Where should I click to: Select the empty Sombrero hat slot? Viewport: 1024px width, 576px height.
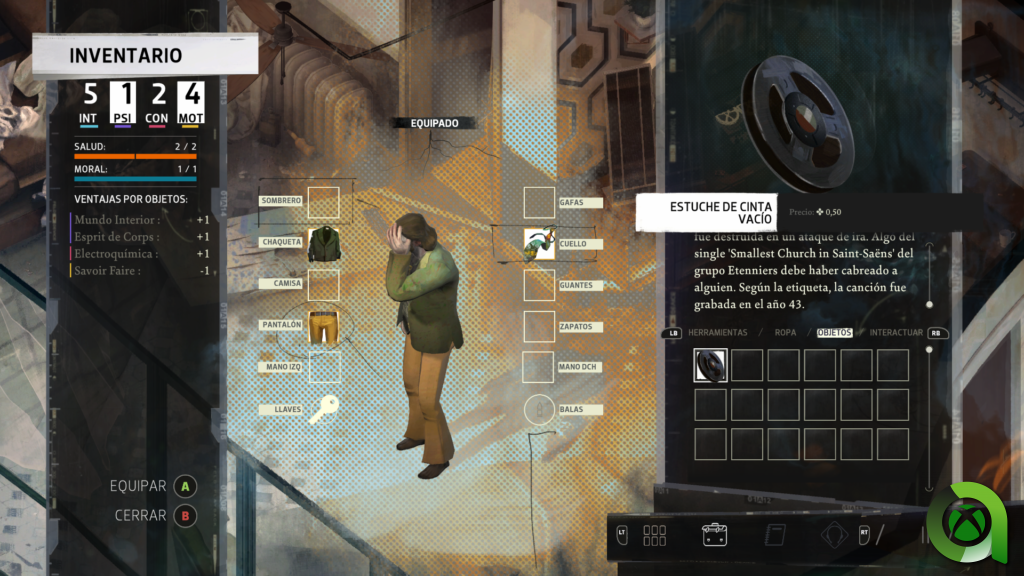click(323, 202)
